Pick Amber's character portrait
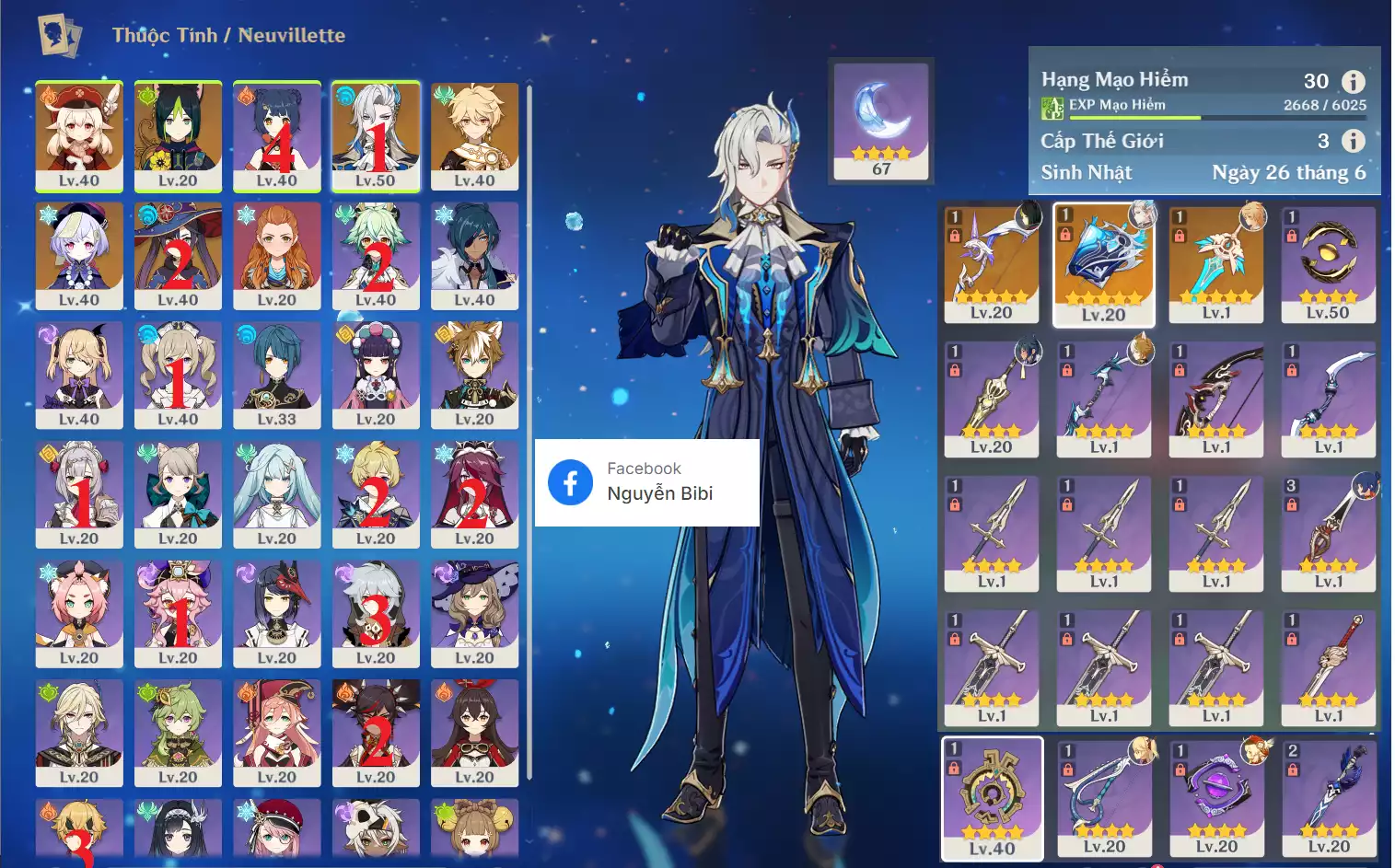The height and width of the screenshot is (868, 1395). pyautogui.click(x=474, y=733)
